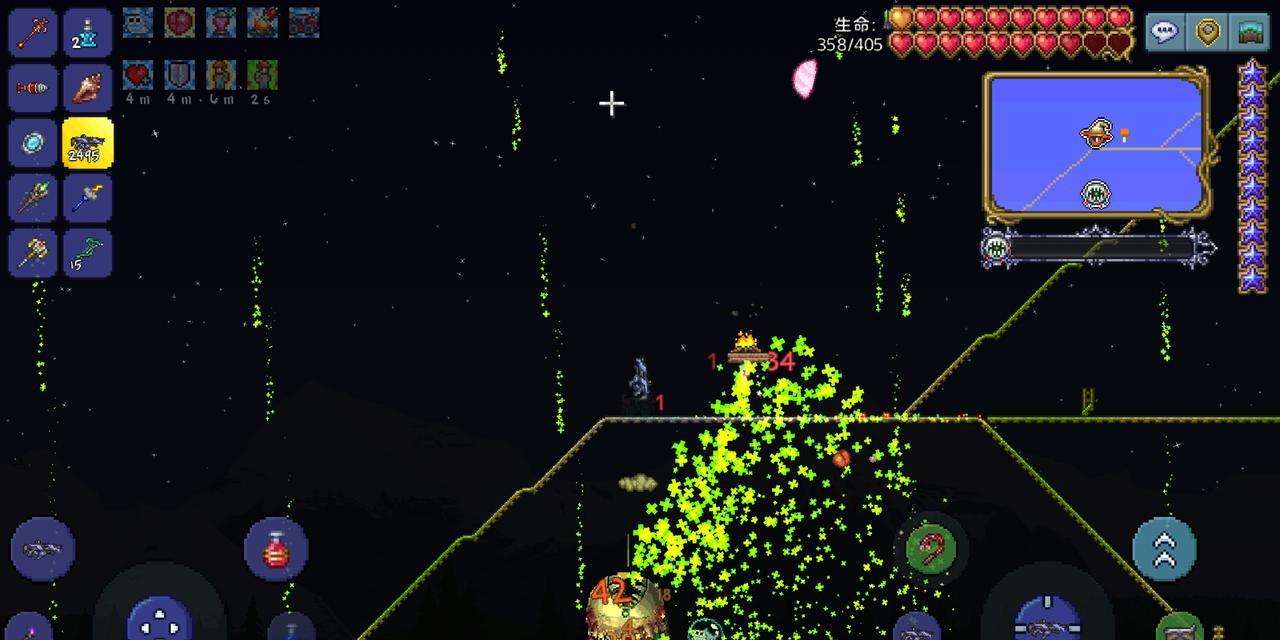1280x640 pixels.
Task: Tap the jump double-arrow button
Action: click(1164, 549)
